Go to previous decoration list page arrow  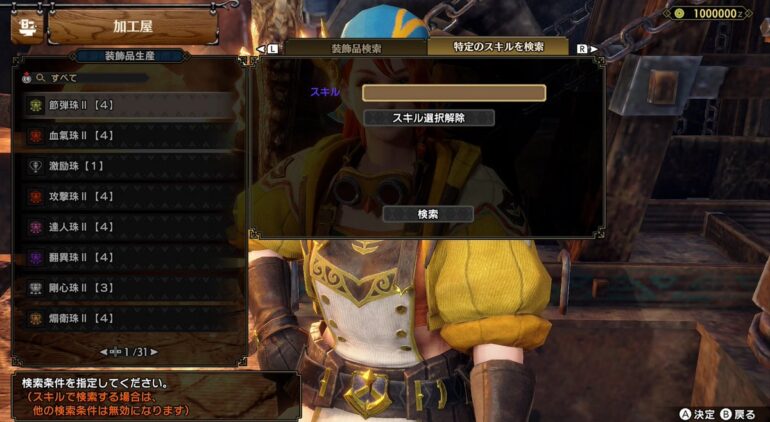point(104,351)
